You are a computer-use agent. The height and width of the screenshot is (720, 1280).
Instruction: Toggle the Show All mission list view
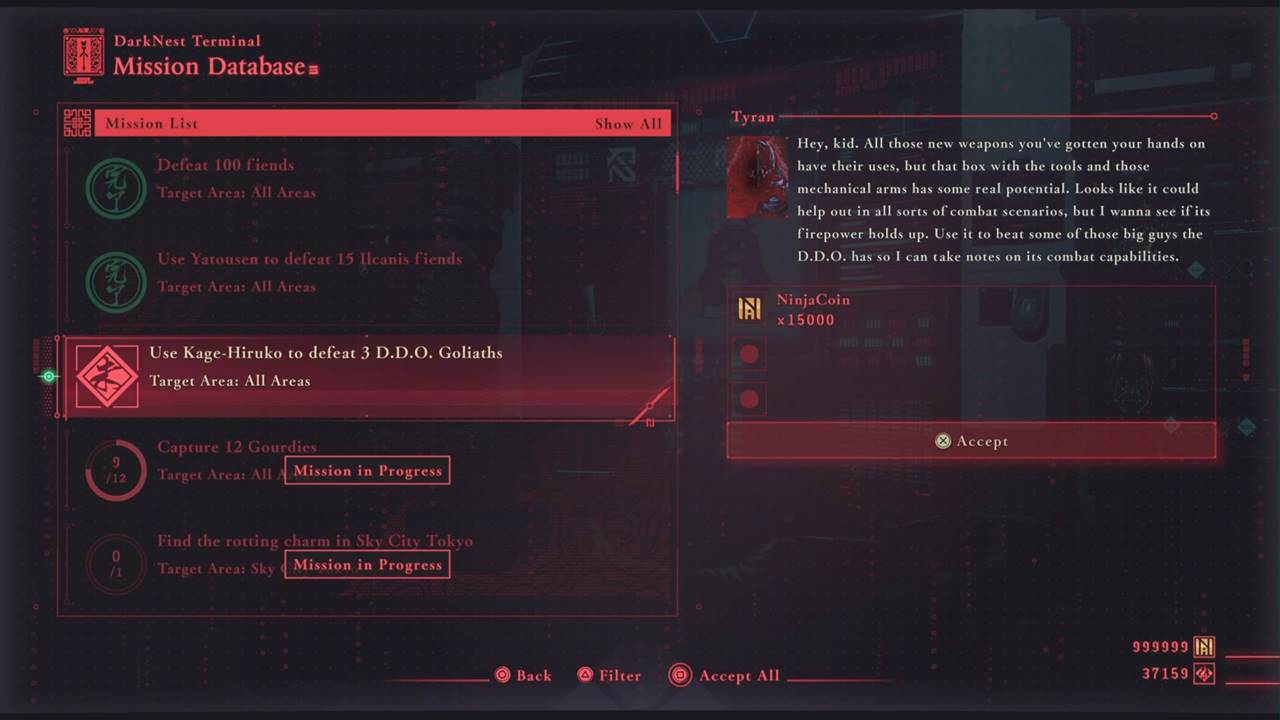(x=628, y=124)
